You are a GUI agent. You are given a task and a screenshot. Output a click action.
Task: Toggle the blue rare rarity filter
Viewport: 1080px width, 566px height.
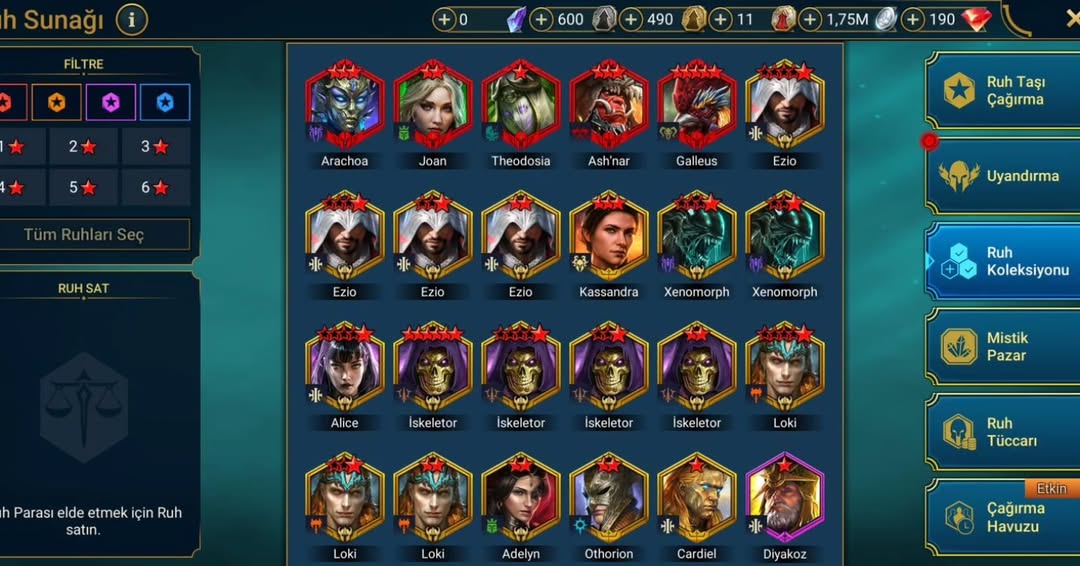pyautogui.click(x=165, y=102)
